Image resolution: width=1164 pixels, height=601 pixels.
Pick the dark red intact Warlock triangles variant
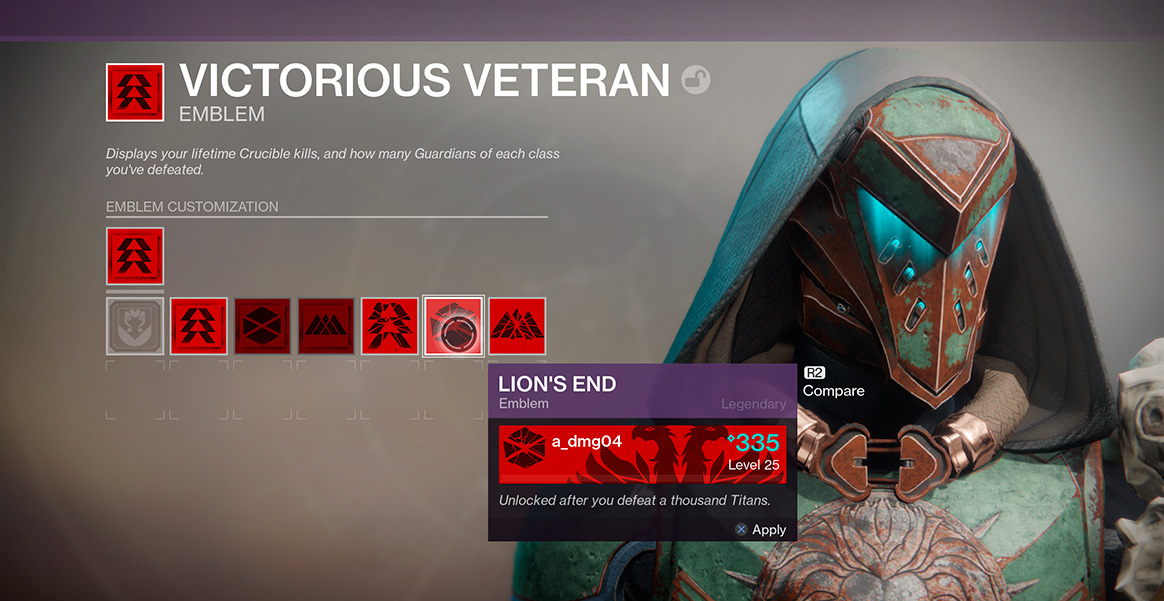pyautogui.click(x=326, y=325)
